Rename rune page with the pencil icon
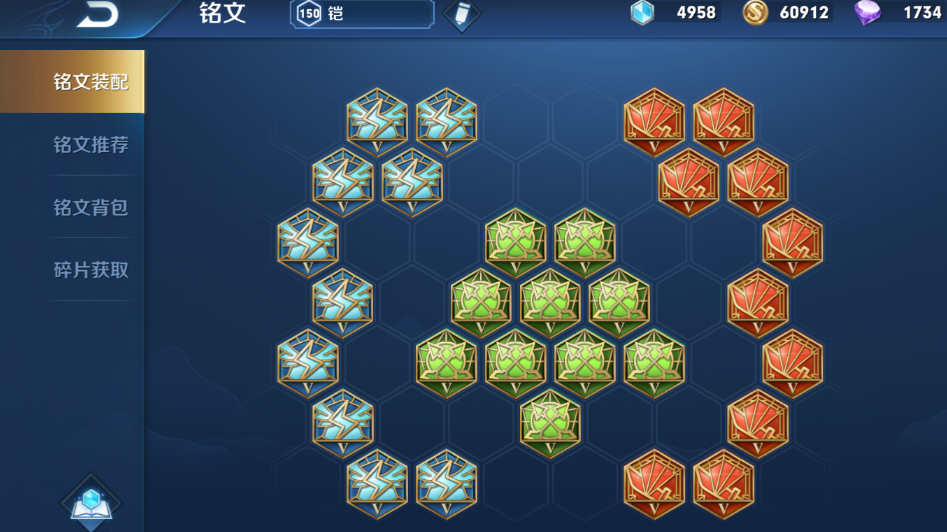 coord(461,14)
